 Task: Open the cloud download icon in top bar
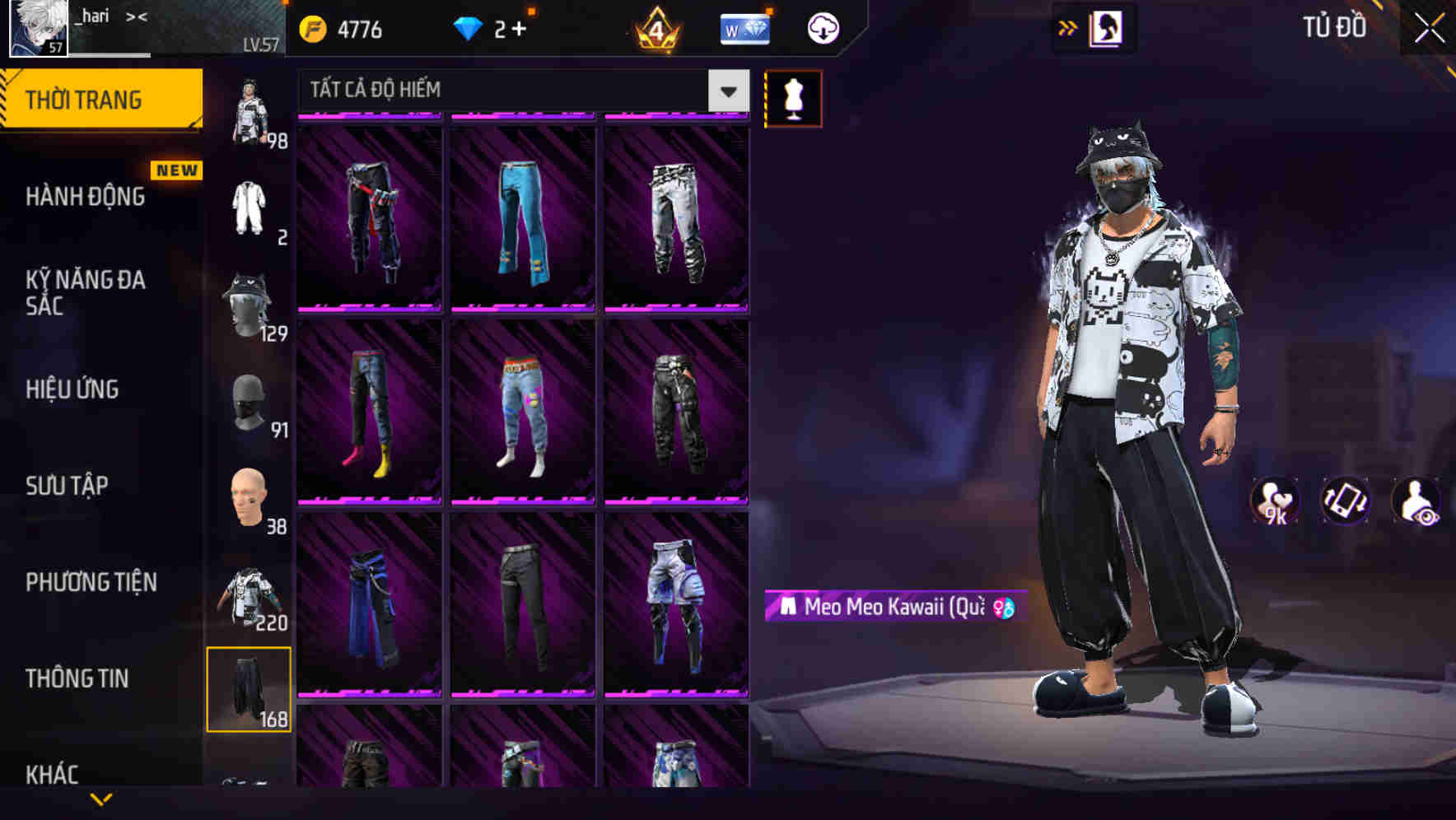(x=821, y=27)
